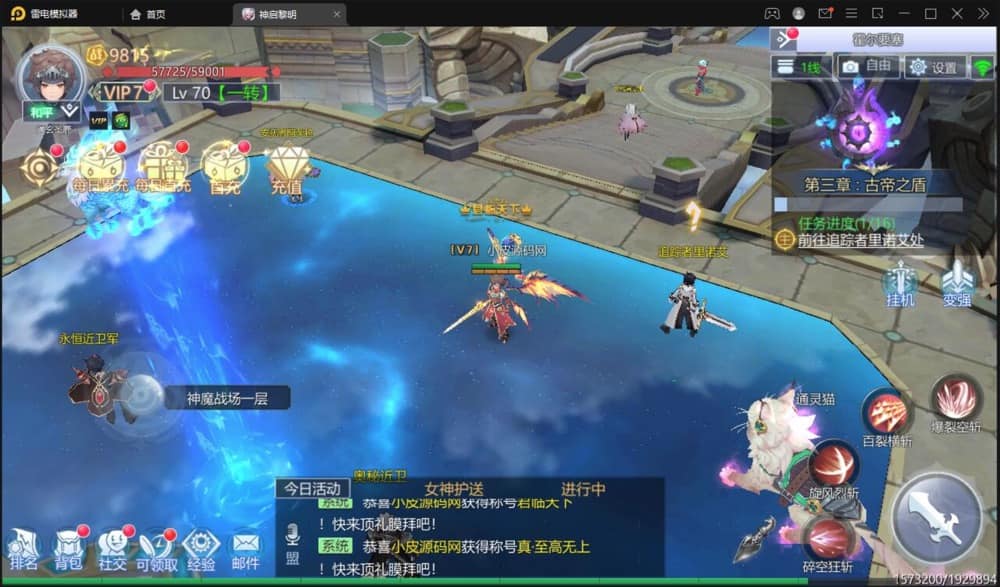Open the 设置 settings menu

click(x=935, y=67)
